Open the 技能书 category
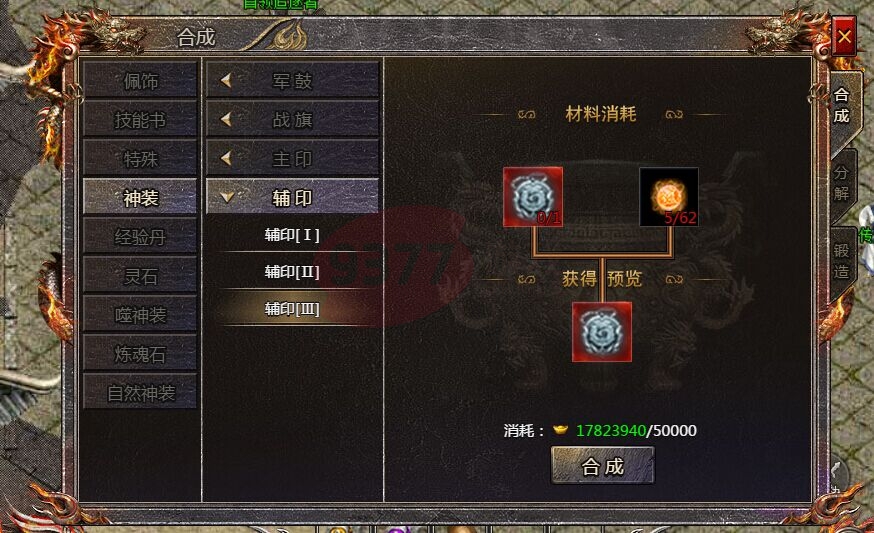Image resolution: width=874 pixels, height=533 pixels. tap(140, 120)
